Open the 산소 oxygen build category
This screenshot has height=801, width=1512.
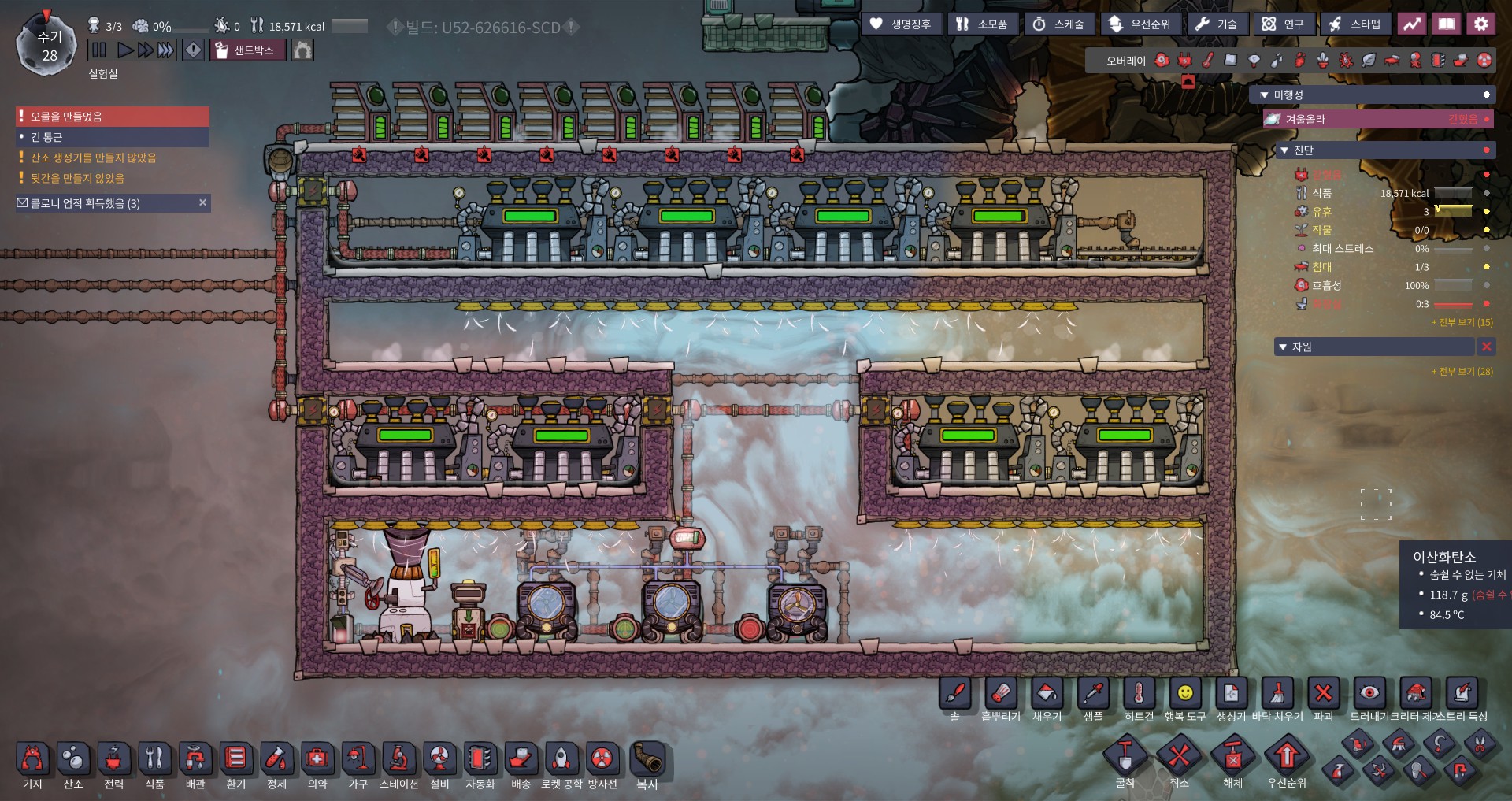(x=73, y=759)
